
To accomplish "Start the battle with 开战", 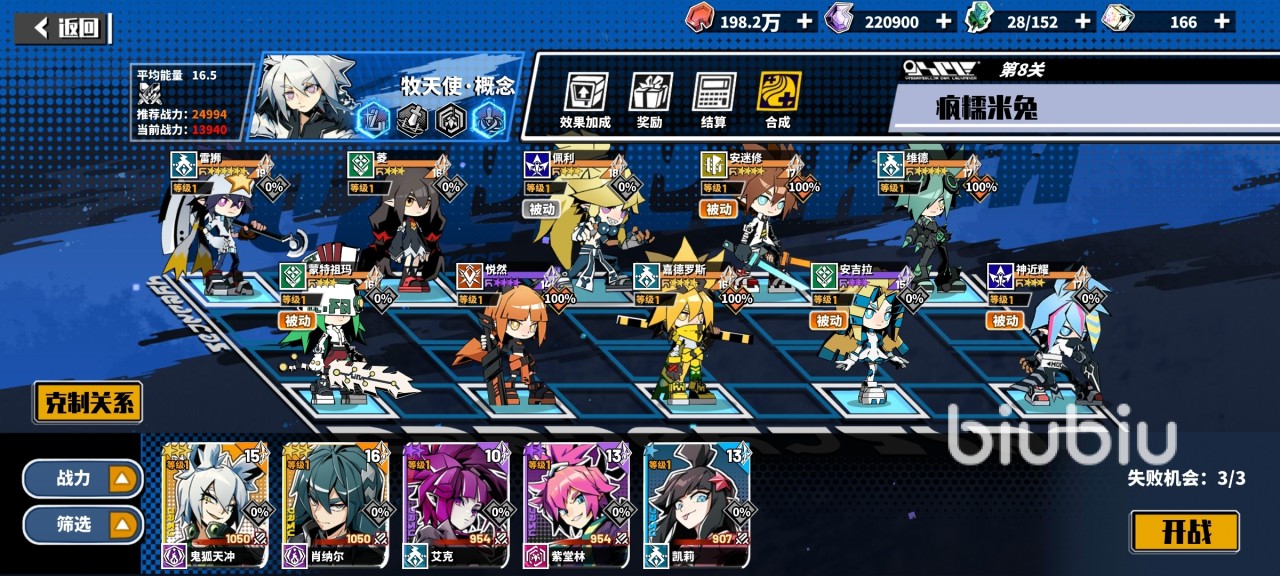I will pyautogui.click(x=1184, y=532).
